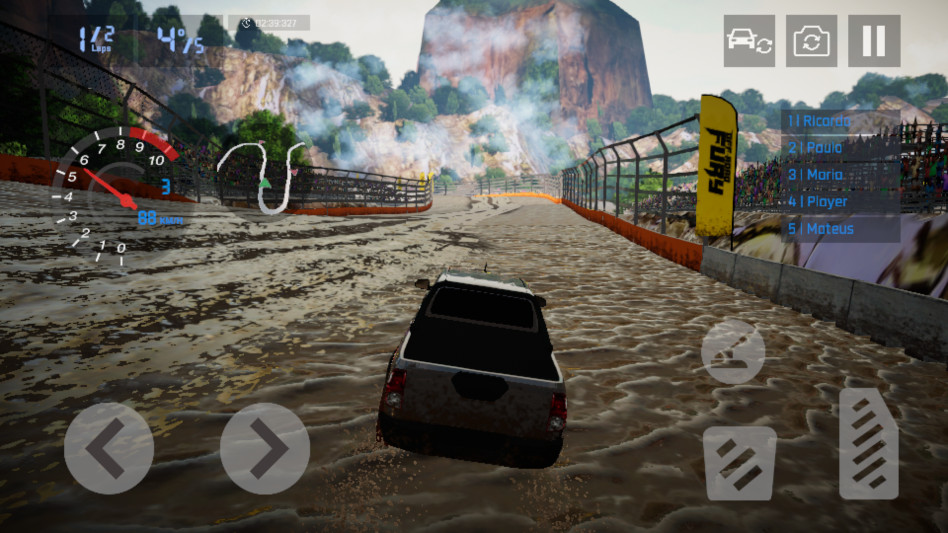Tap the car reset button
Image resolution: width=948 pixels, height=533 pixels.
click(749, 41)
